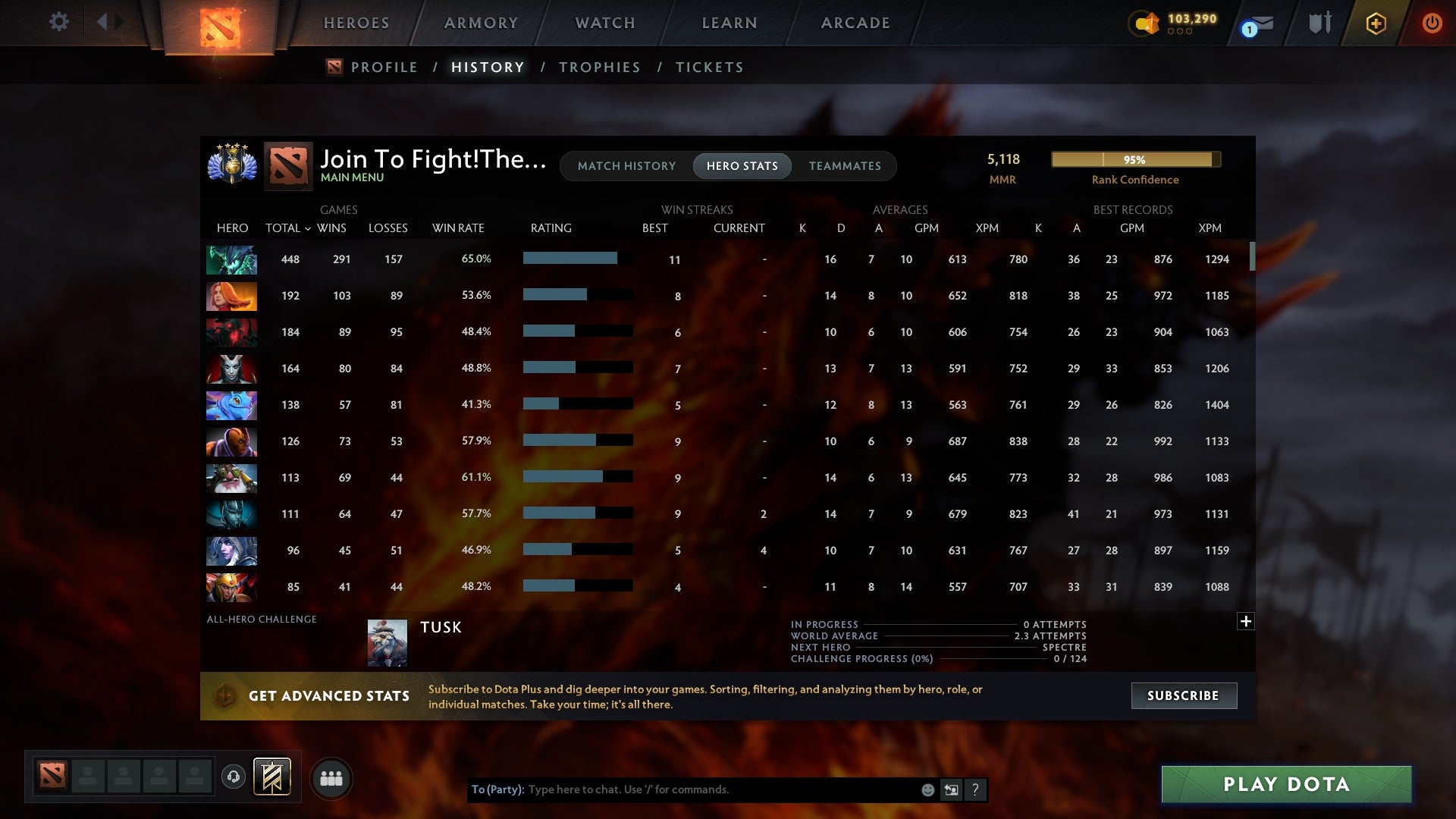Open the TROPHIES section
The height and width of the screenshot is (819, 1456).
point(599,67)
